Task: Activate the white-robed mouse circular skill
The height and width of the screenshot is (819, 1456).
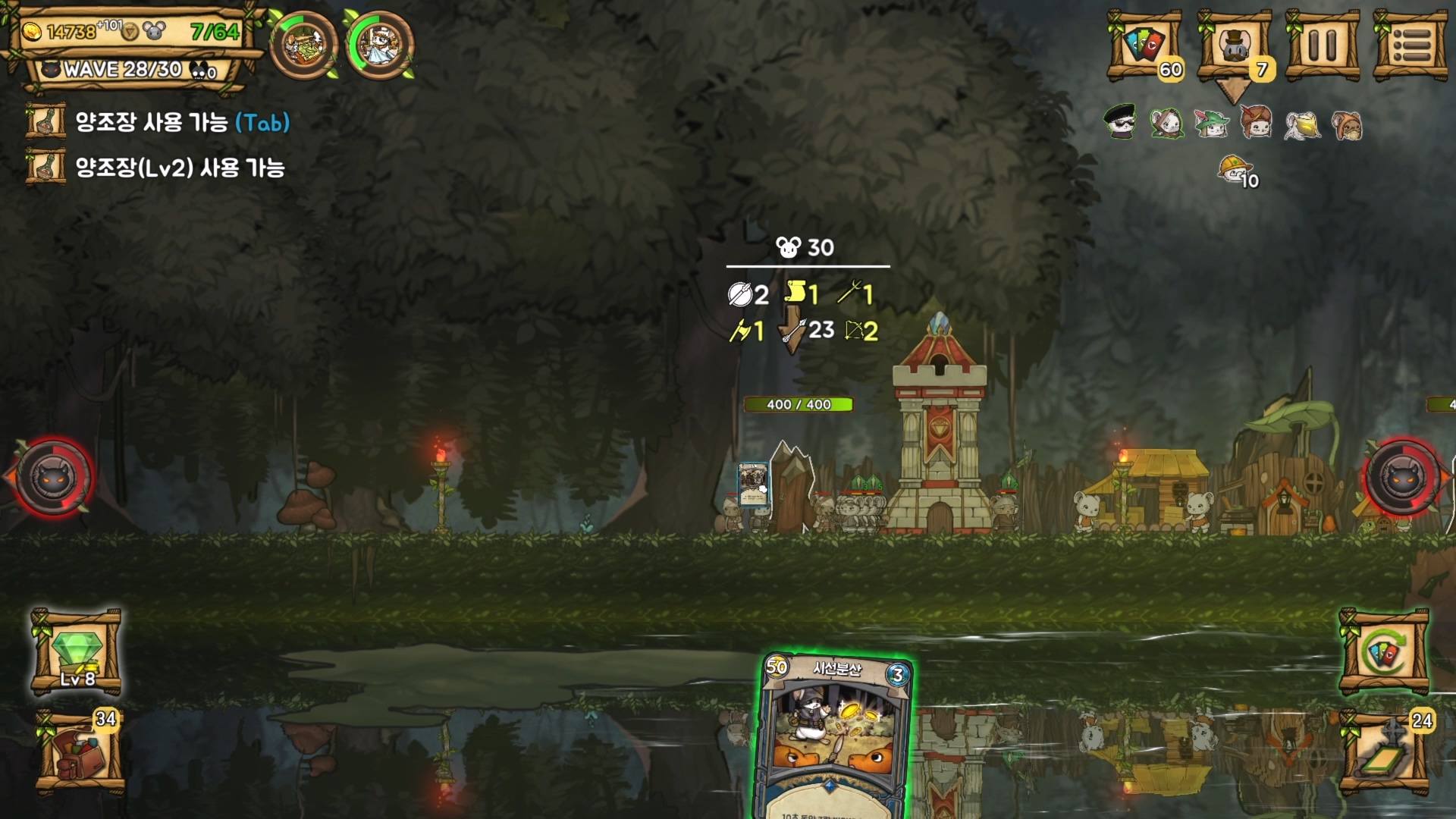Action: pyautogui.click(x=379, y=45)
